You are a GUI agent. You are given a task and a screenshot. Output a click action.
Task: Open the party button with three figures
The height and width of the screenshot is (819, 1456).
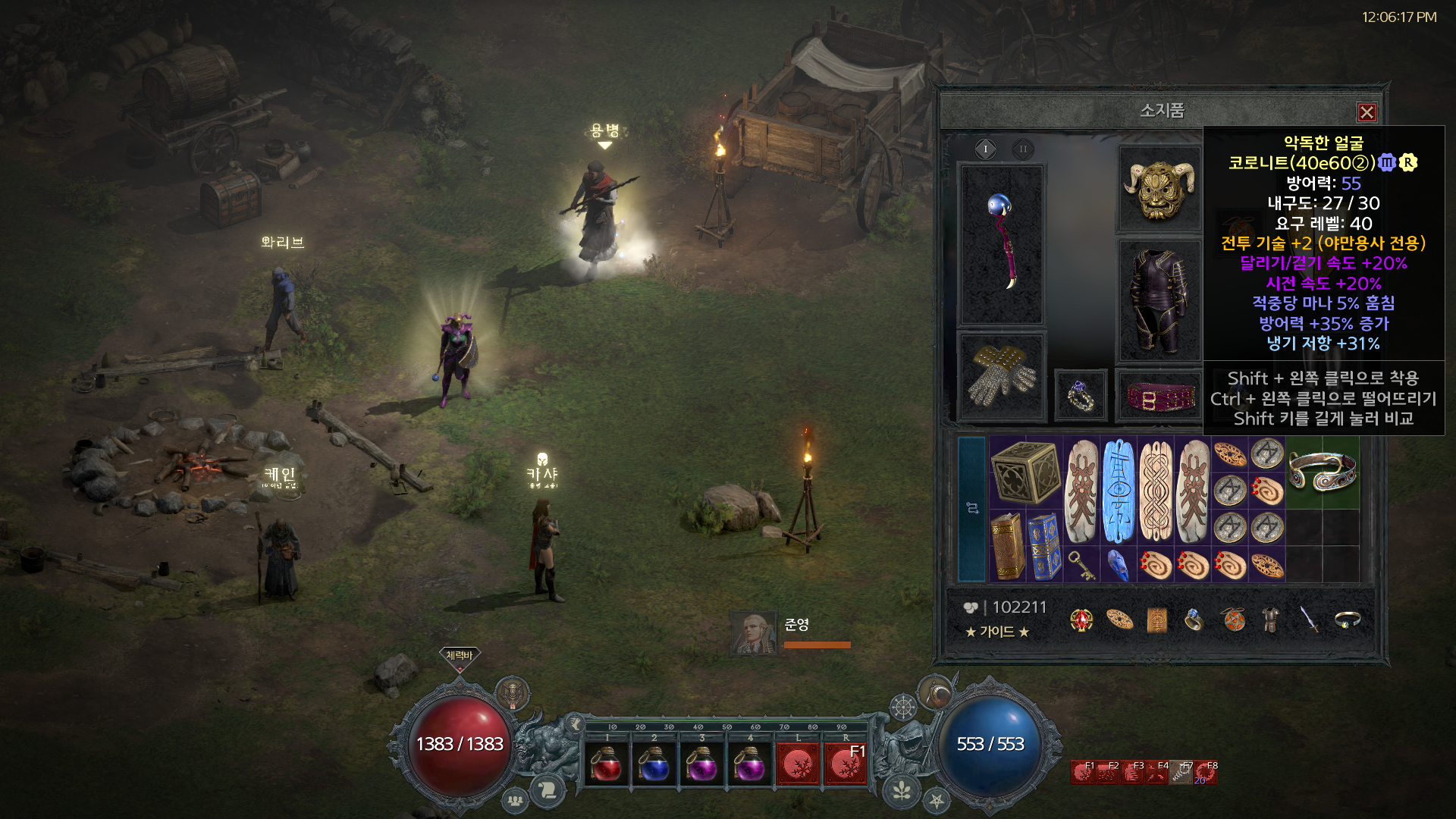(515, 800)
